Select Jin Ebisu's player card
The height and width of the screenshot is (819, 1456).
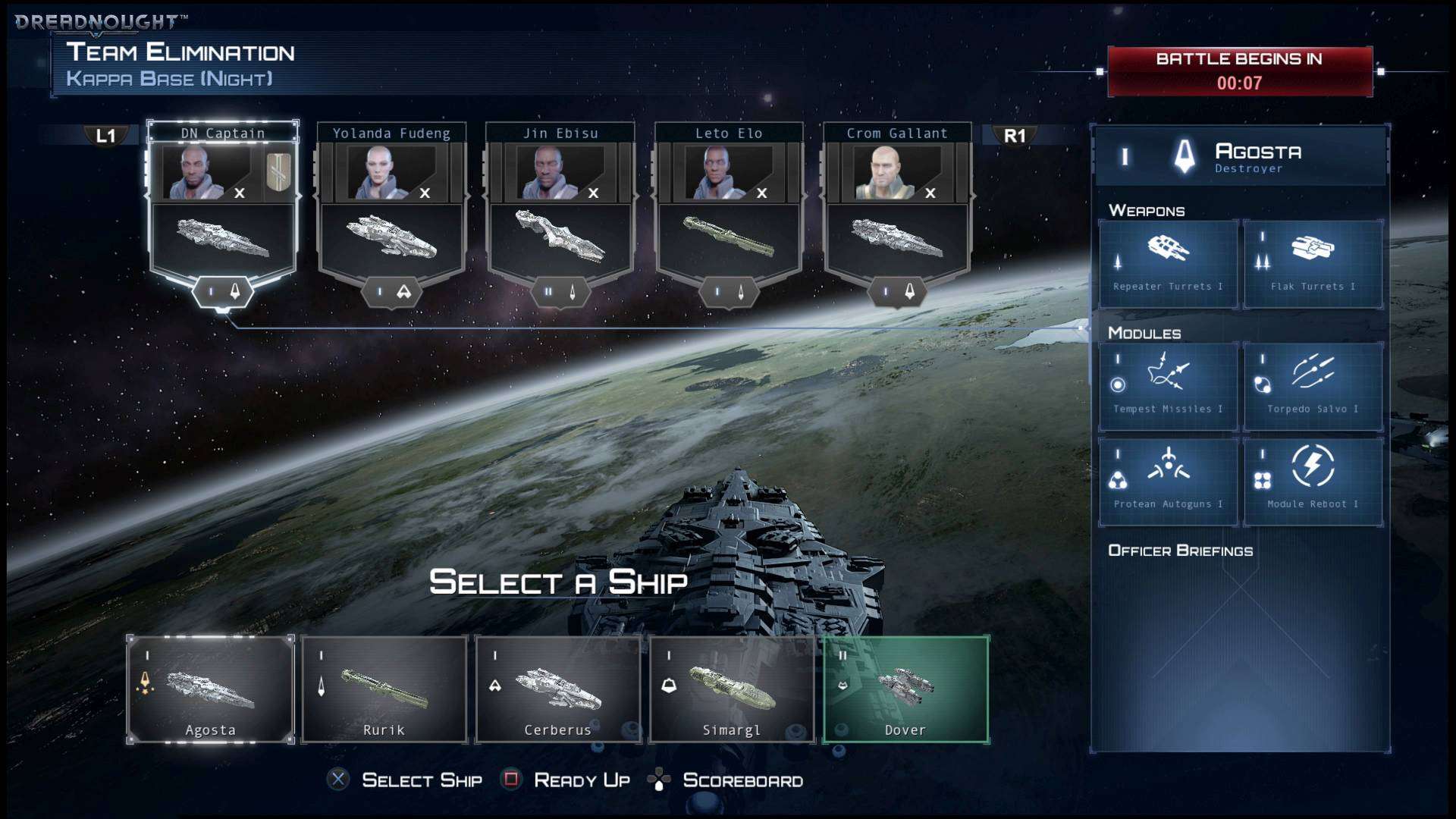(x=560, y=205)
